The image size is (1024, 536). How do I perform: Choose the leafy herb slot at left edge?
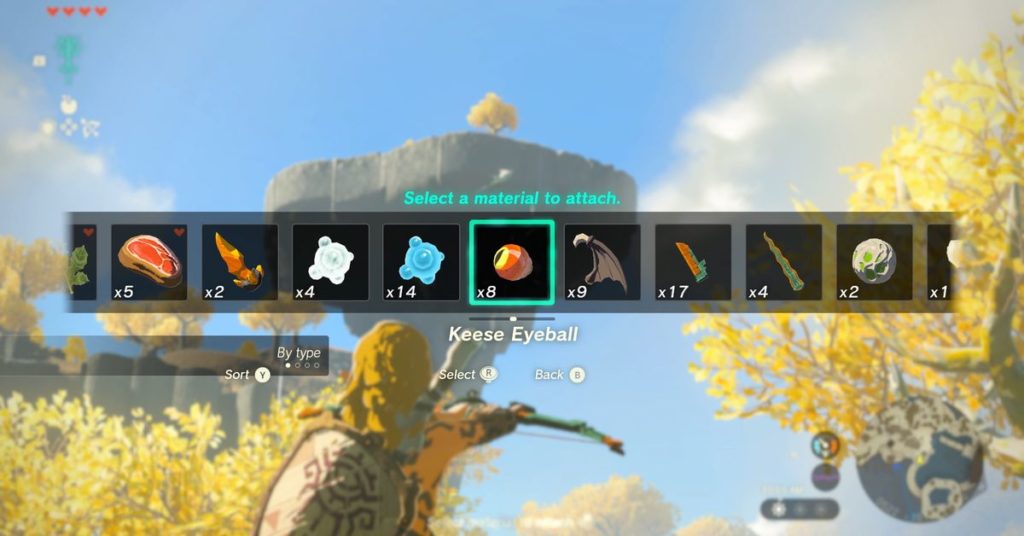[x=82, y=262]
